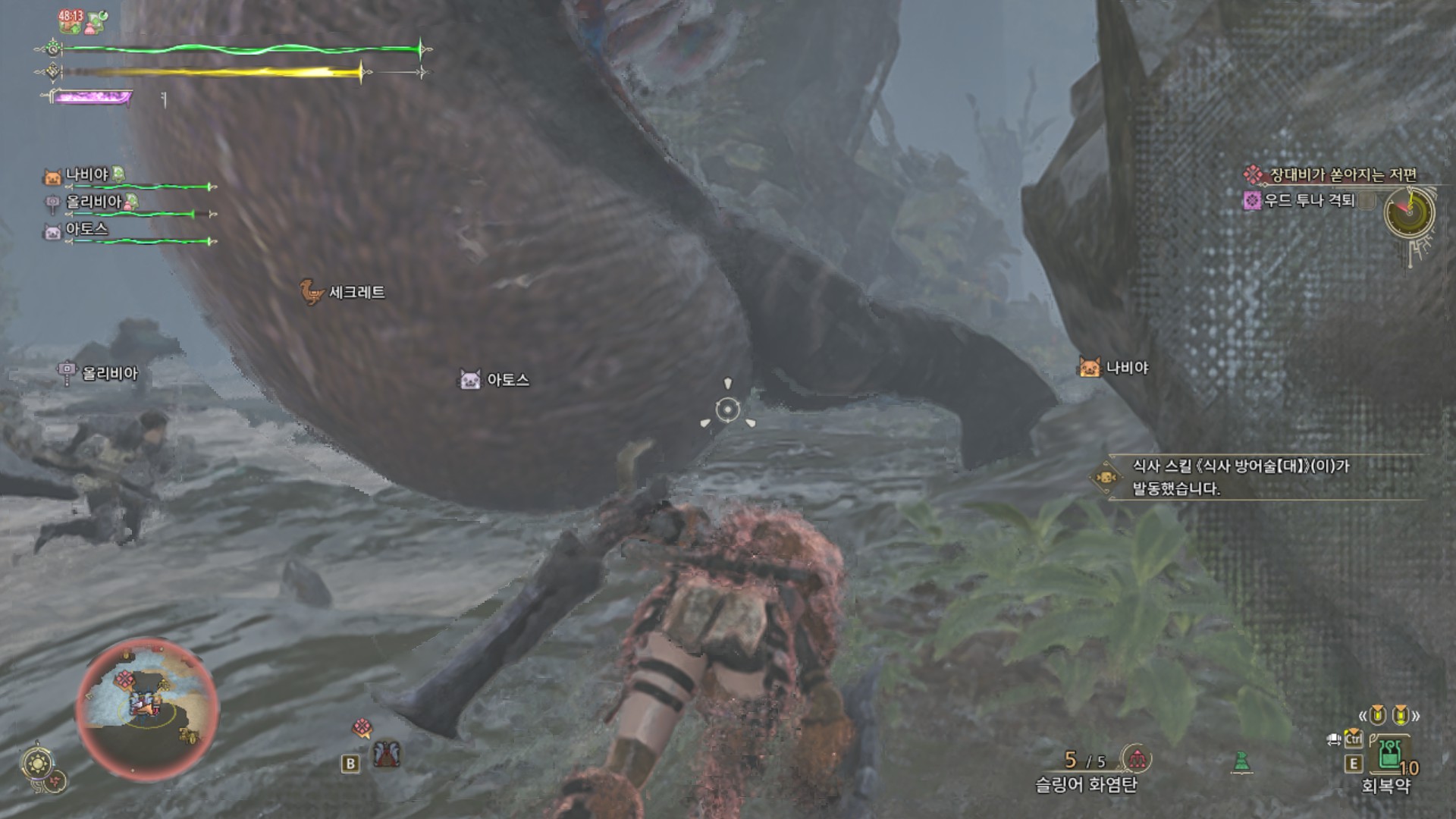1456x819 pixels.
Task: Click the quest timer clock dial
Action: (x=1409, y=212)
